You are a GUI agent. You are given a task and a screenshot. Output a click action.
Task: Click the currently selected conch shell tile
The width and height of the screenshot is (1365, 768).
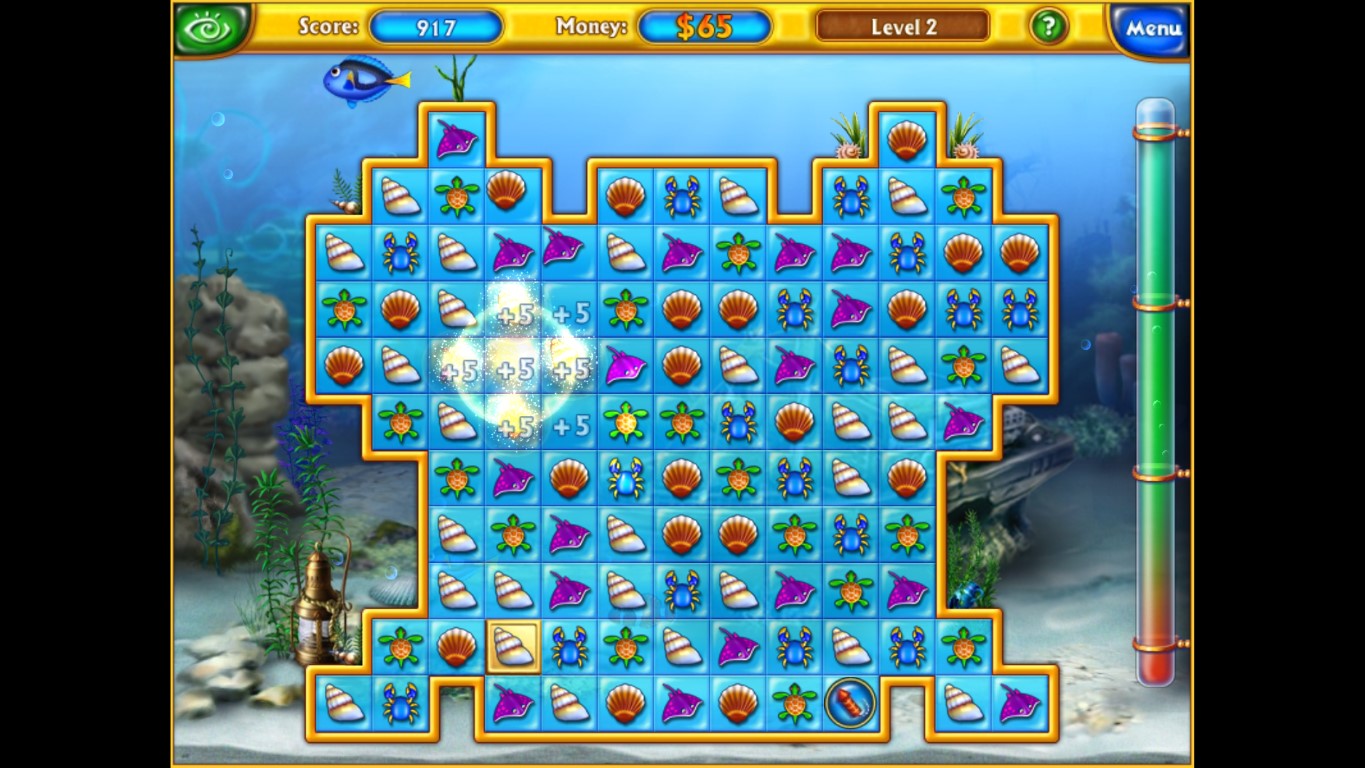(x=512, y=647)
